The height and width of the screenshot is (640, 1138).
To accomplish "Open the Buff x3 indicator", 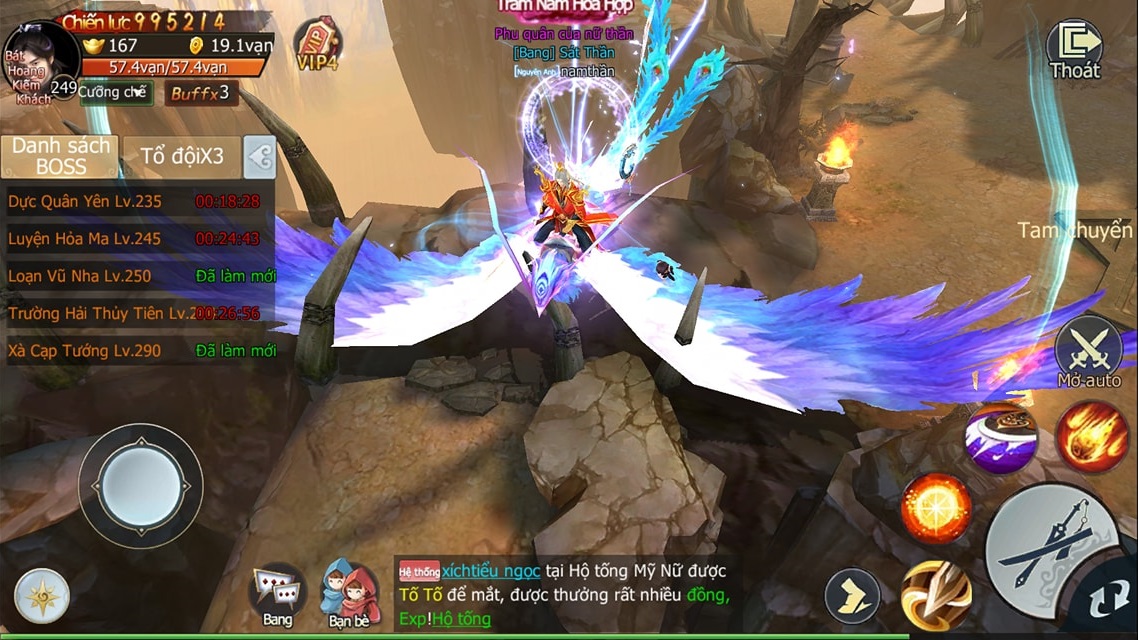I will (x=200, y=93).
